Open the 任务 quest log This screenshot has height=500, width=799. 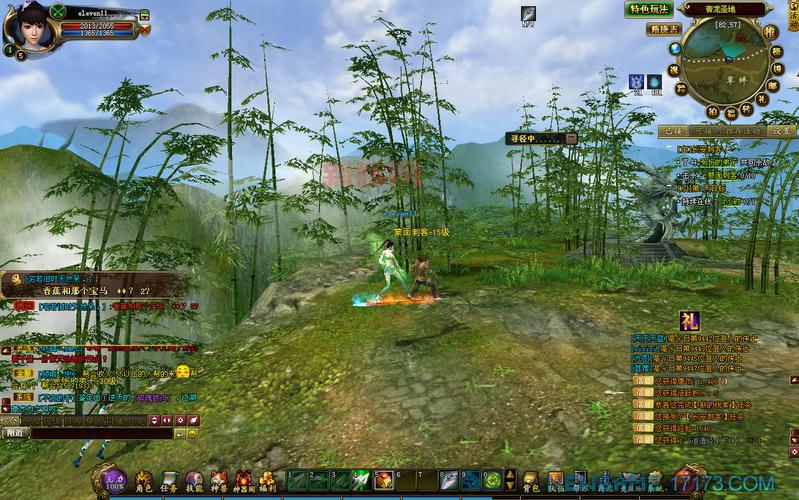coord(169,481)
